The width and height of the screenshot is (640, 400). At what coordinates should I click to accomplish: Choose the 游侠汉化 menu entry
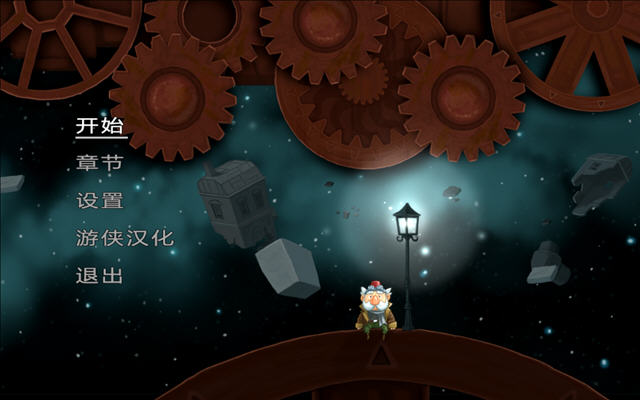pyautogui.click(x=124, y=238)
